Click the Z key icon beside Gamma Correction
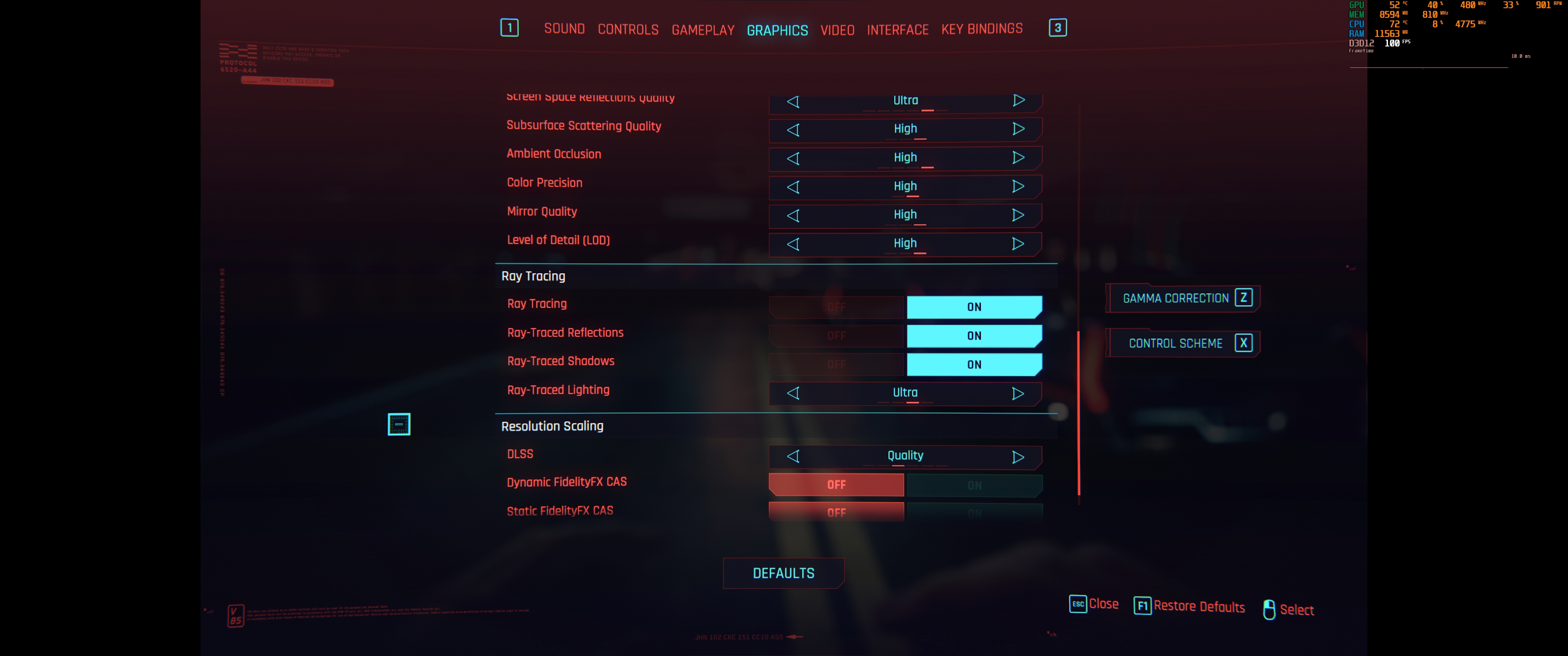This screenshot has height=656, width=1568. [1244, 297]
